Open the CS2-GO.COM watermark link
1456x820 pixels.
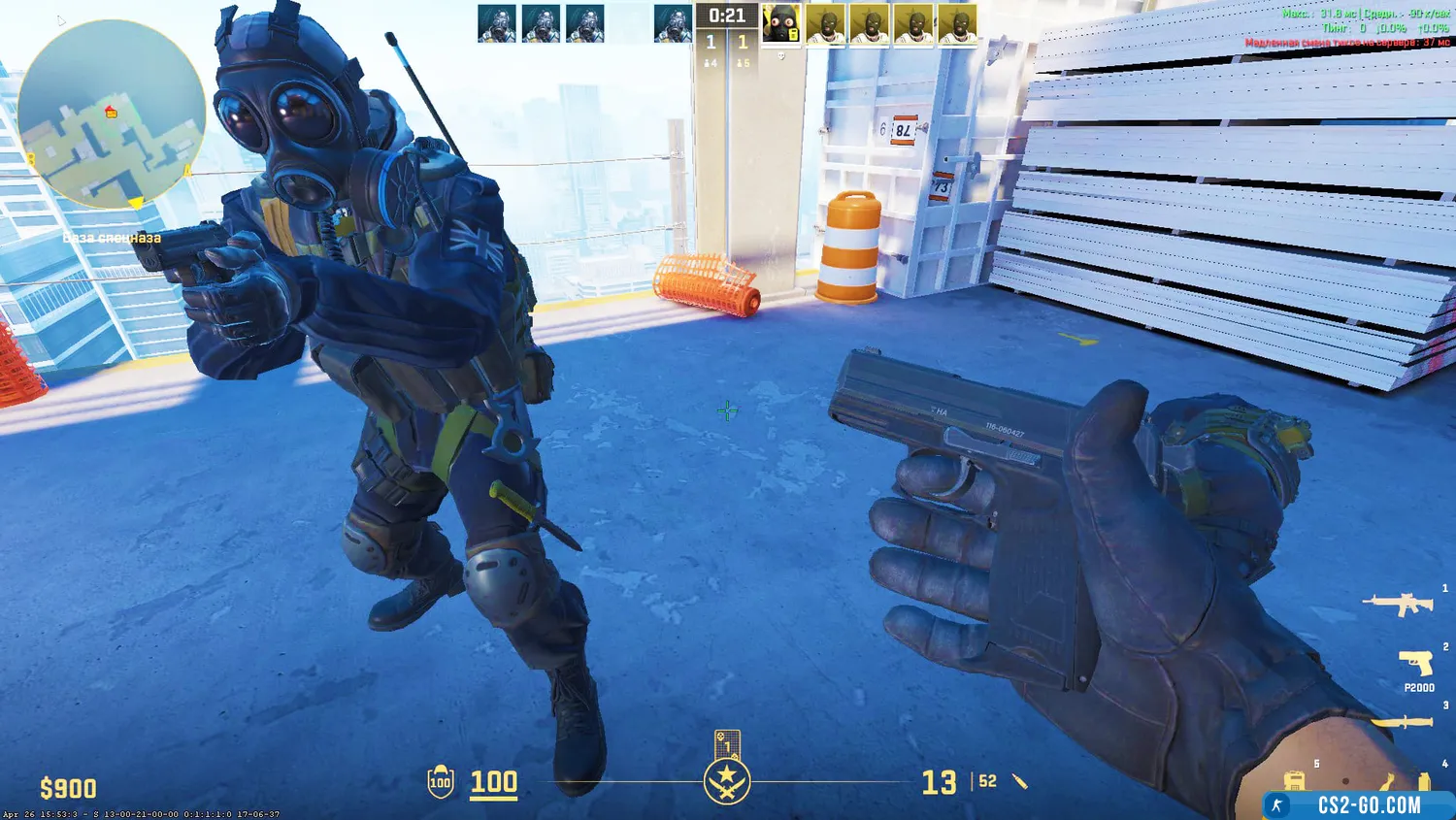(x=1357, y=804)
